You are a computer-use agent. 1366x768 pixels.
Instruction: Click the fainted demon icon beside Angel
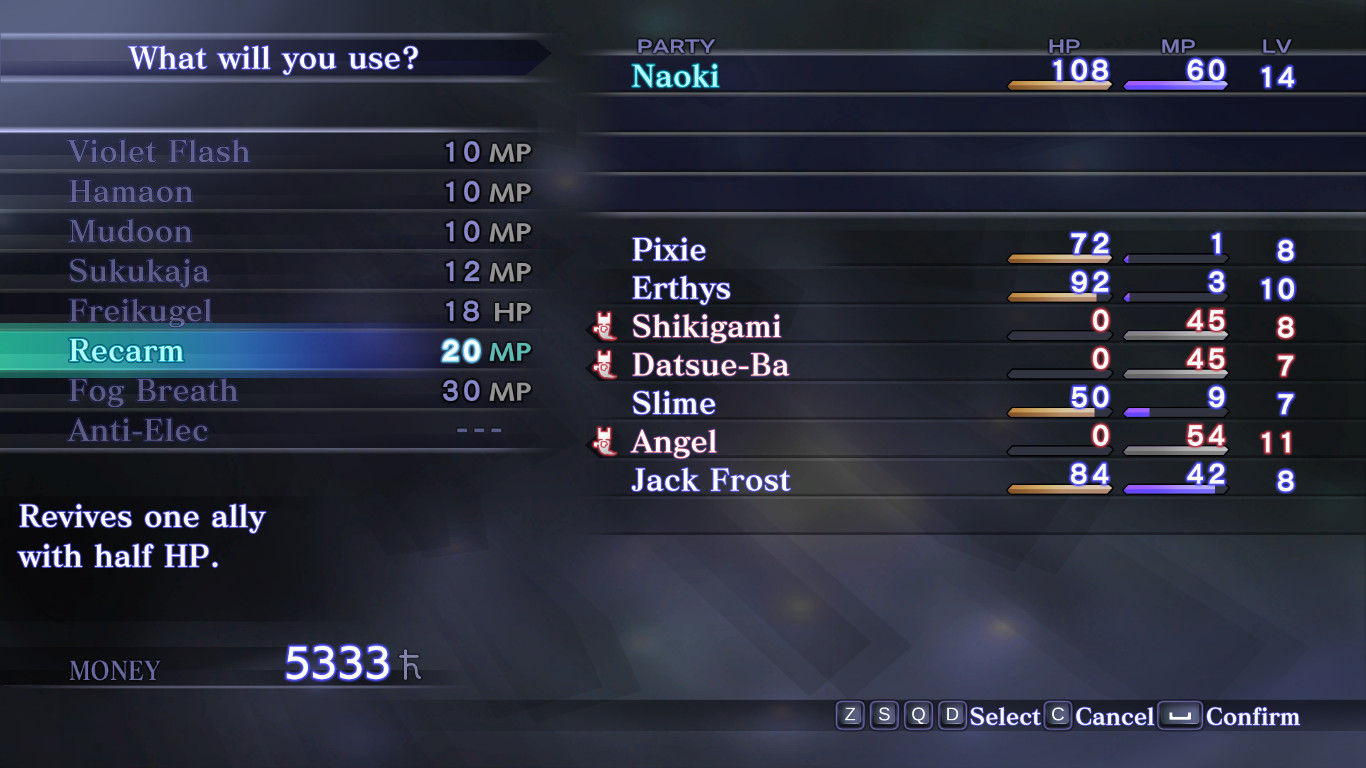click(604, 442)
